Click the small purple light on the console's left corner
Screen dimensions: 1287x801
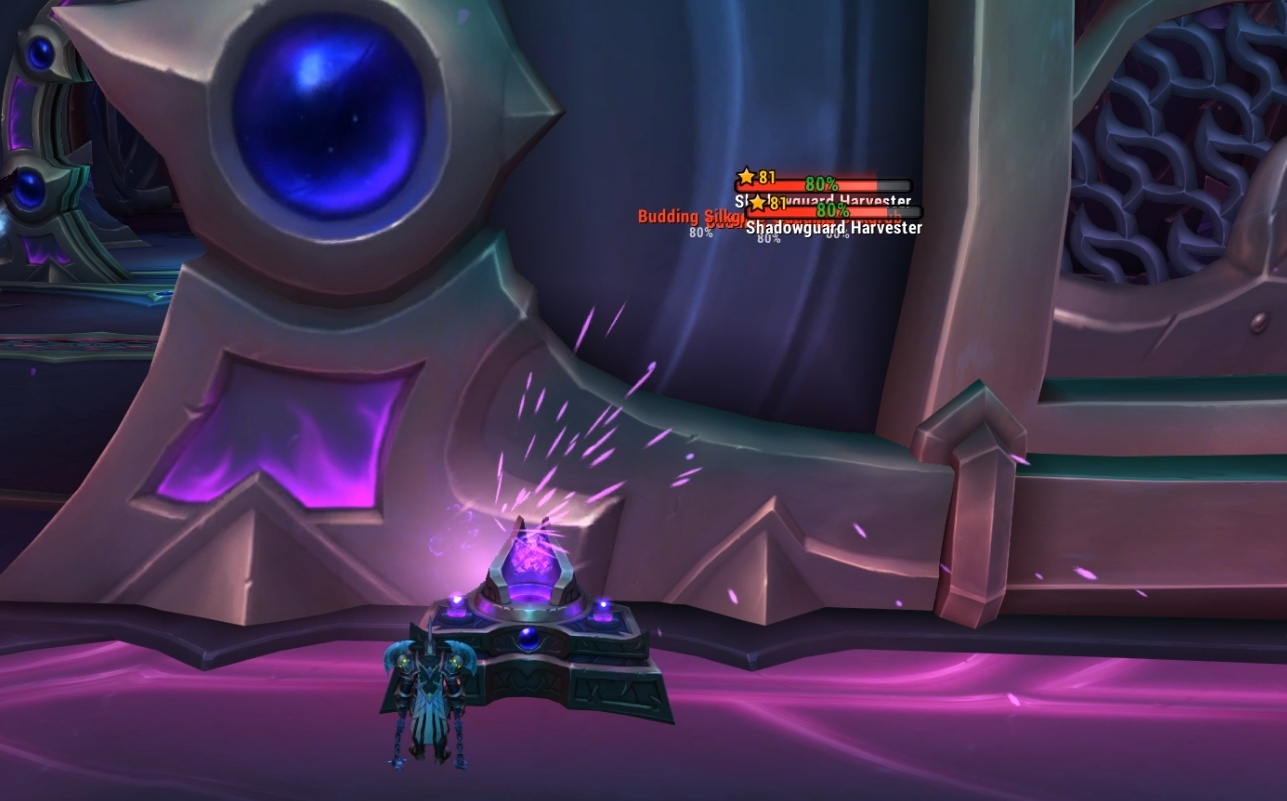[x=456, y=600]
